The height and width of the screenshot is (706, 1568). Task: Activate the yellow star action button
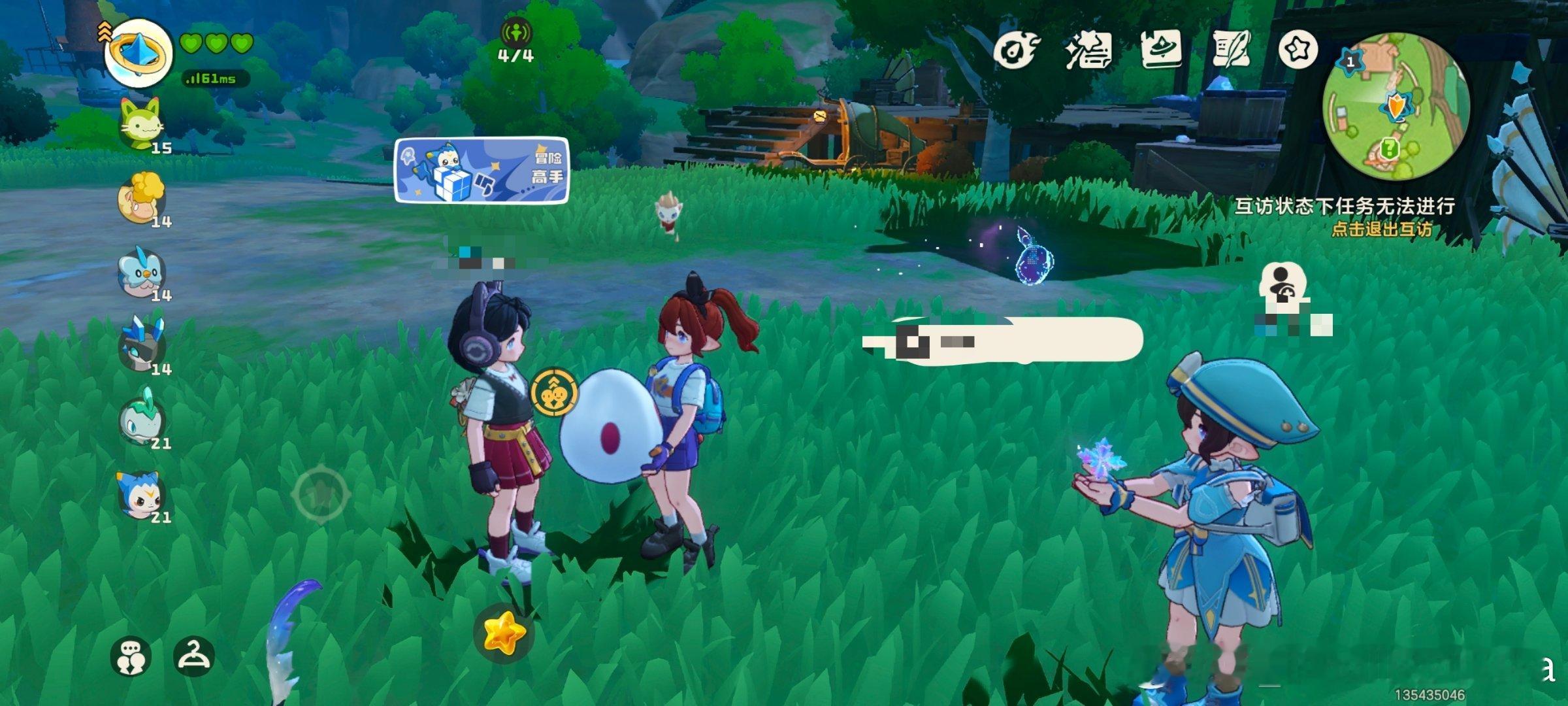[504, 632]
